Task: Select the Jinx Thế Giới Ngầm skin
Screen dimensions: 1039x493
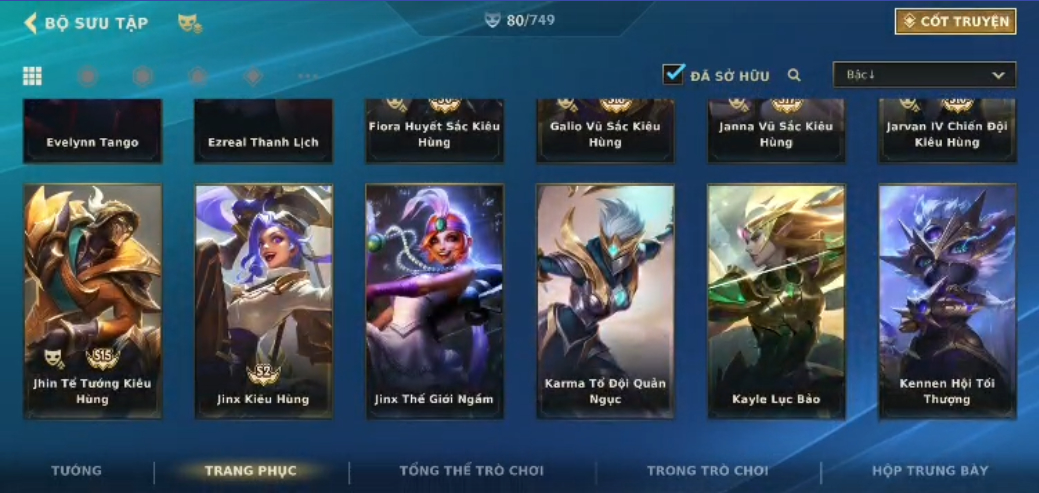Action: [x=434, y=300]
